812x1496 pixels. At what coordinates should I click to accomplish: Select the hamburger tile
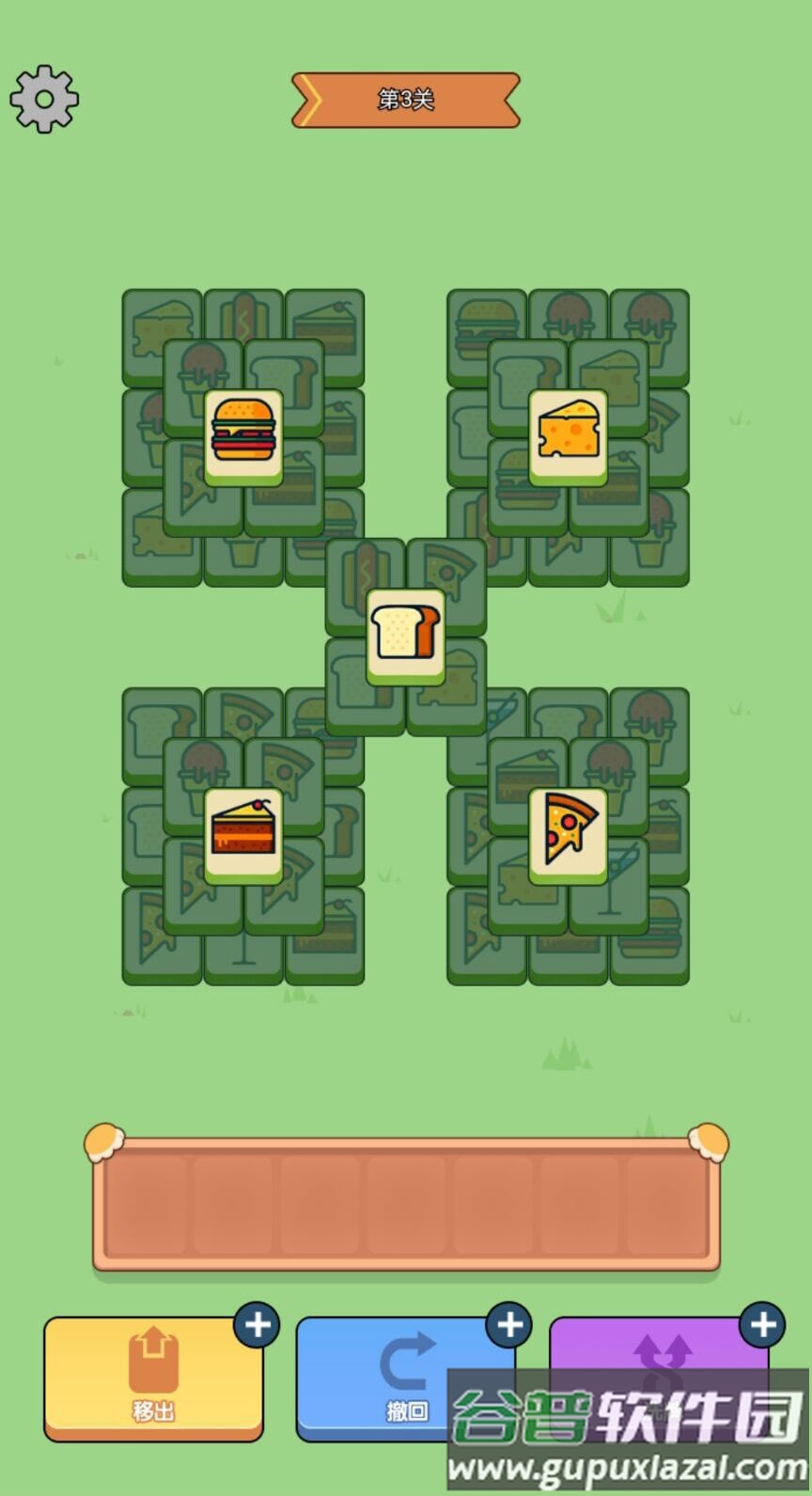tap(243, 433)
